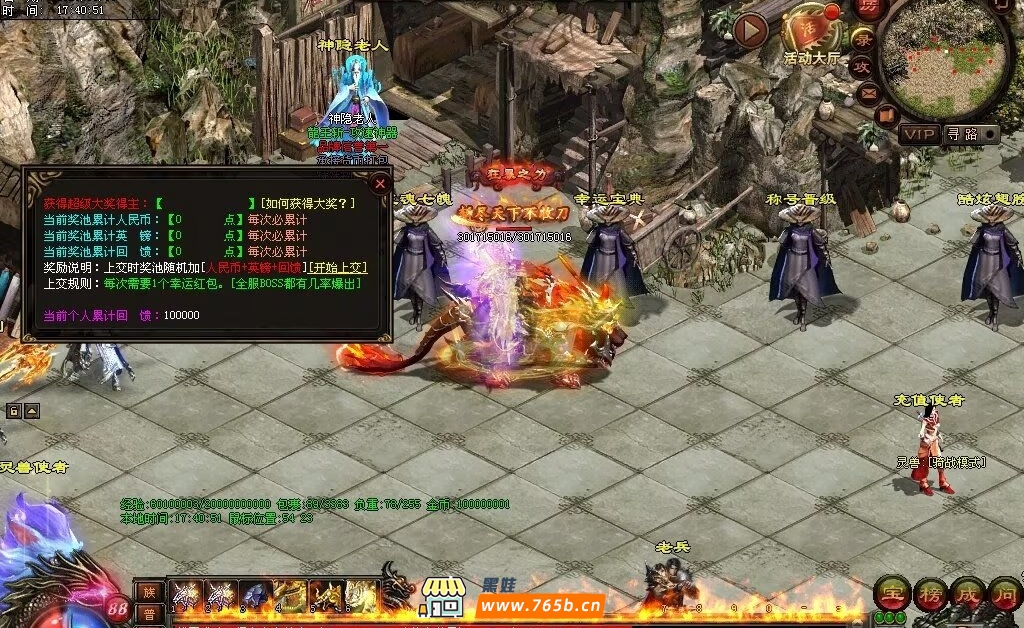
Task: Open the VIP panel
Action: point(918,134)
